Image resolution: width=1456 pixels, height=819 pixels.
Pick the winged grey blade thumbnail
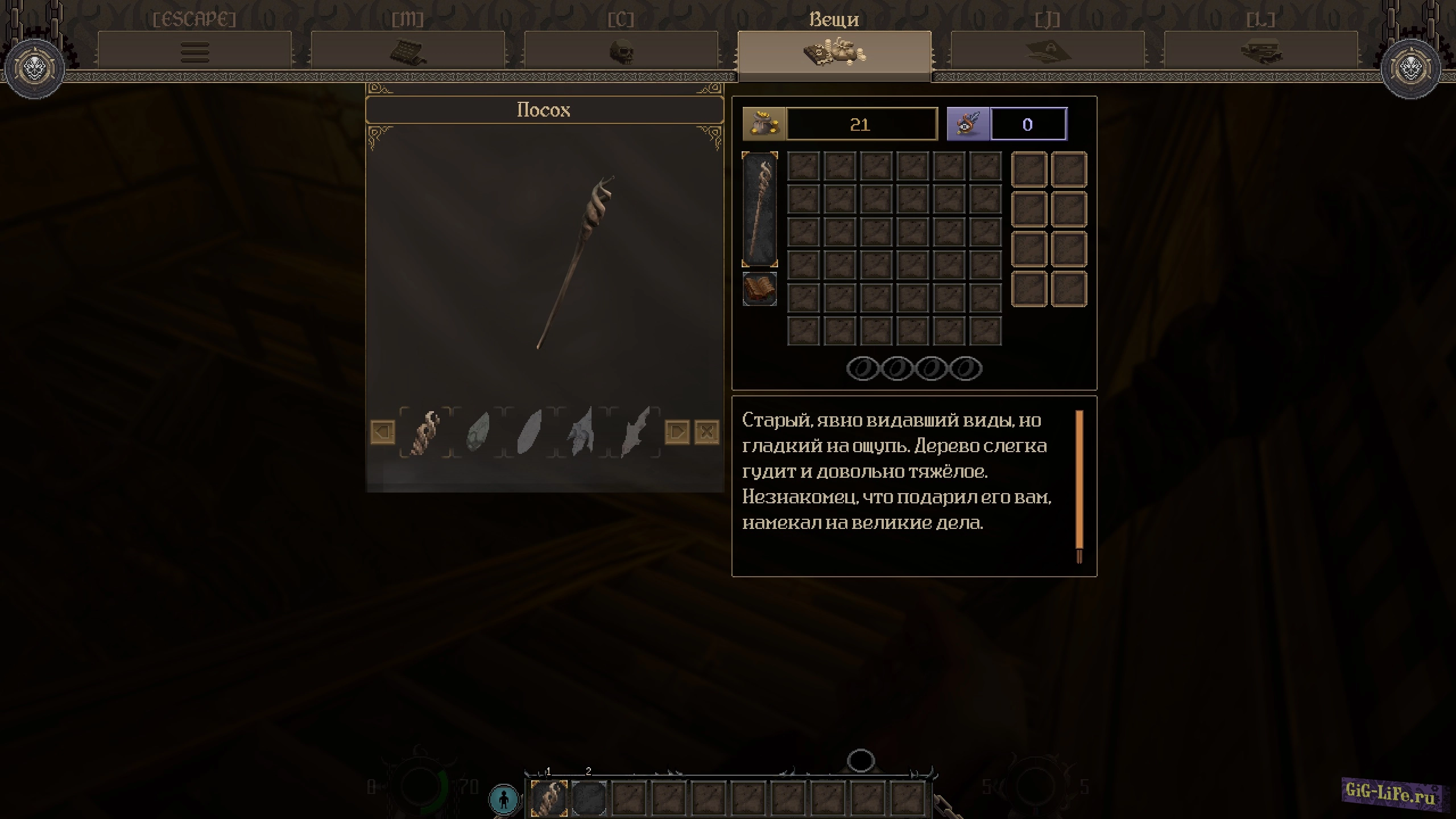tap(581, 433)
